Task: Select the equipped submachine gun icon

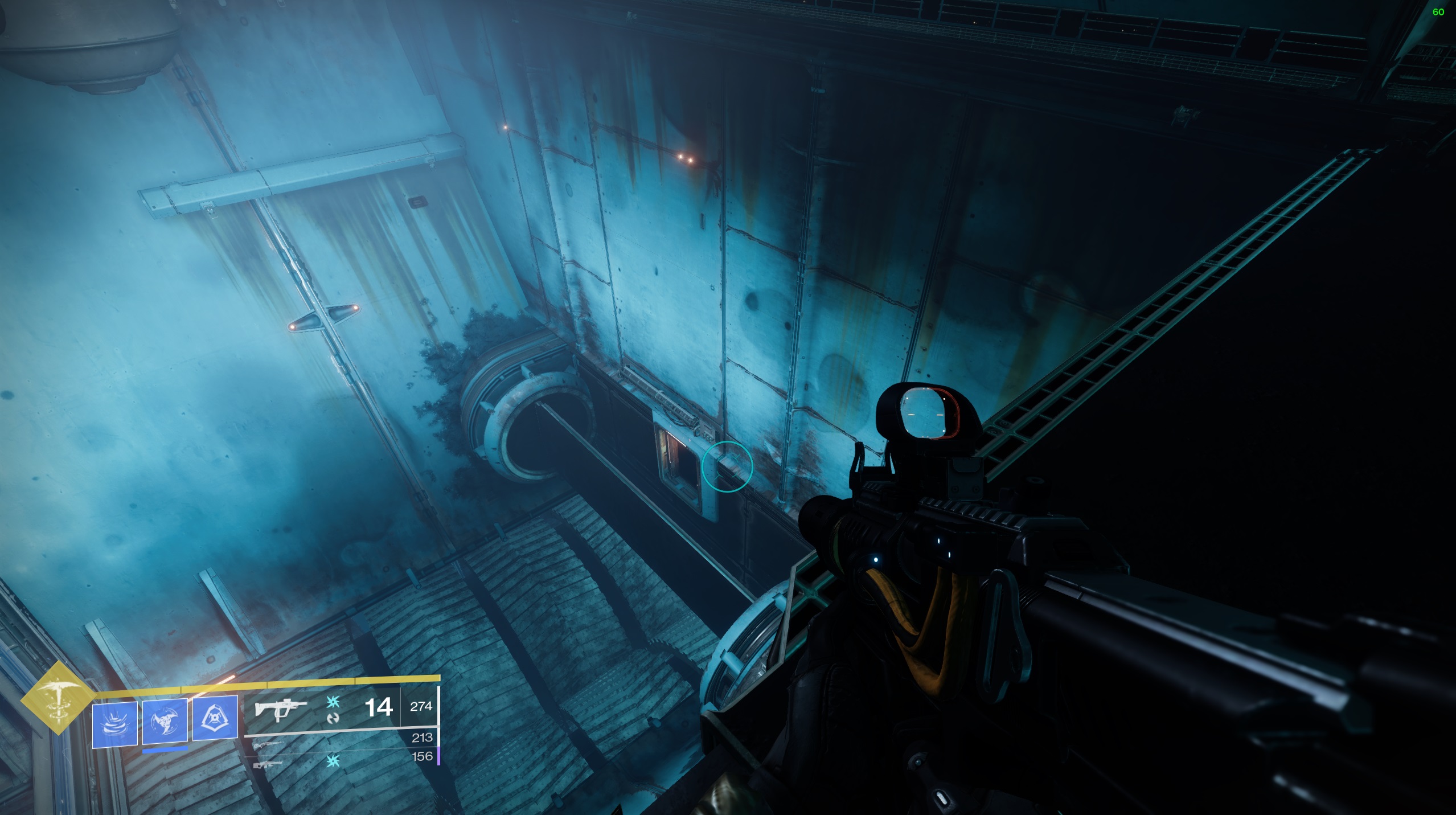Action: (280, 710)
